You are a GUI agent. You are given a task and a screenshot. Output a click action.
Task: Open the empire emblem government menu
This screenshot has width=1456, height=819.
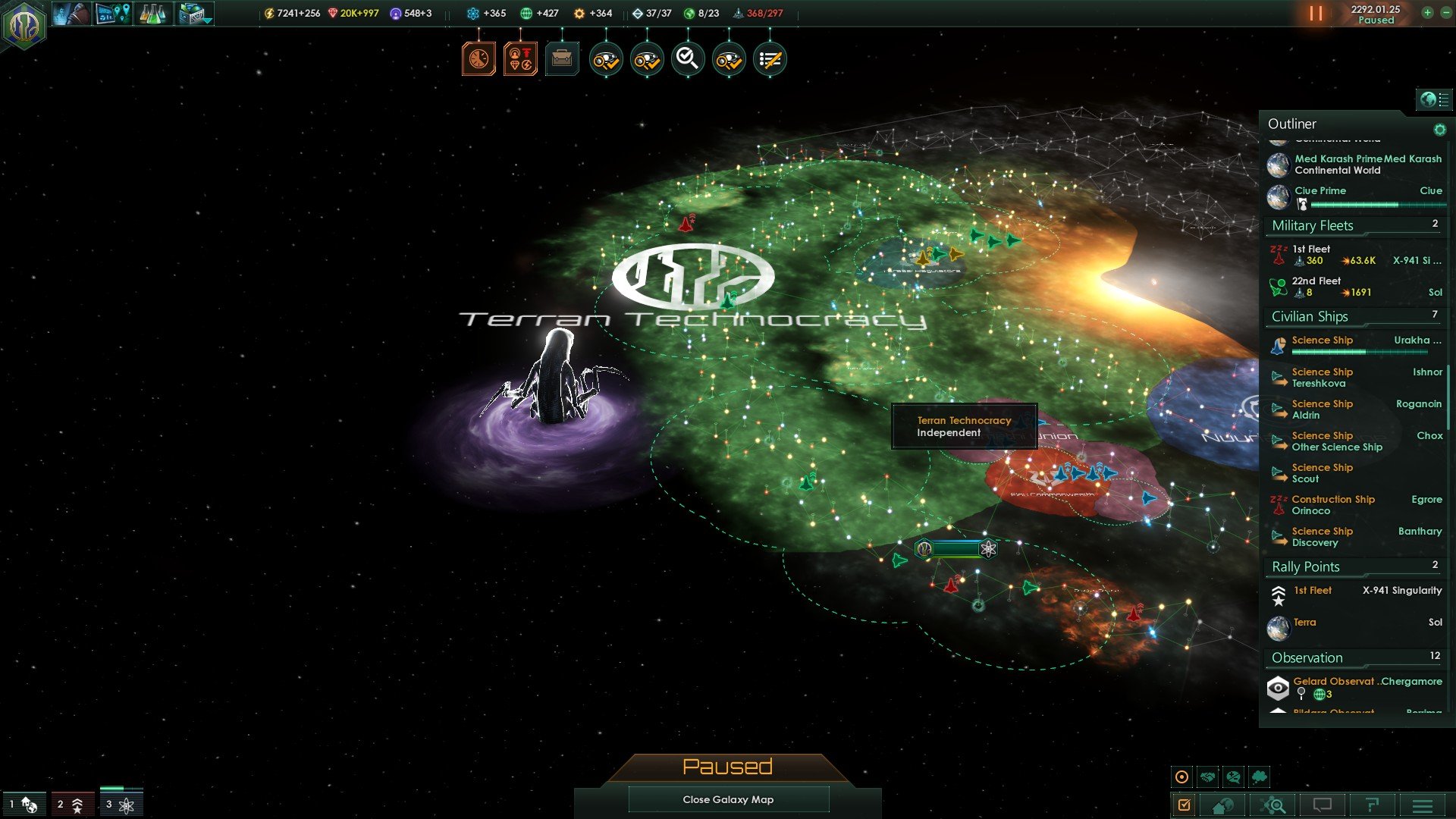tap(24, 25)
